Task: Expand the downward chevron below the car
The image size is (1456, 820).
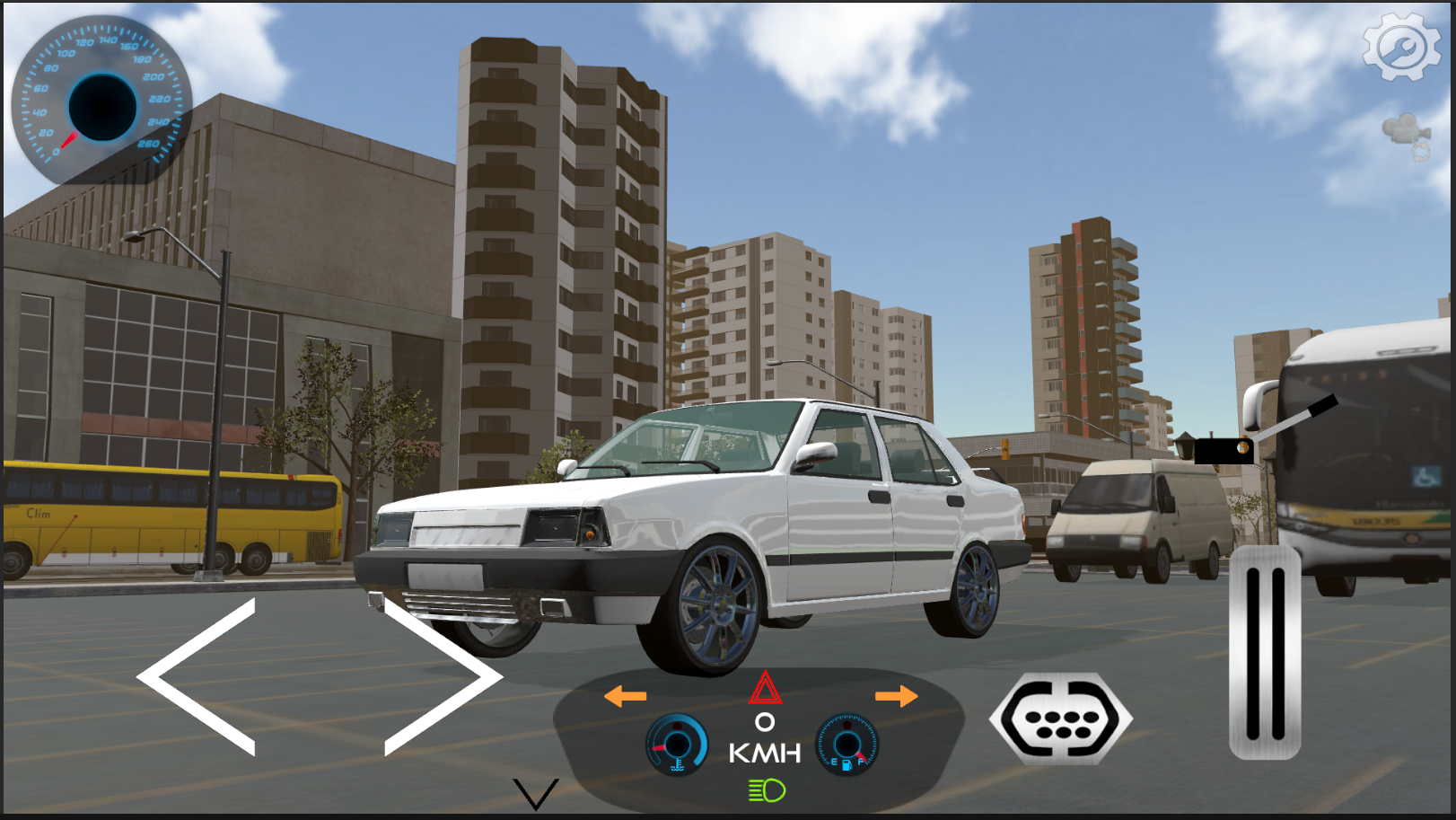Action: (534, 795)
